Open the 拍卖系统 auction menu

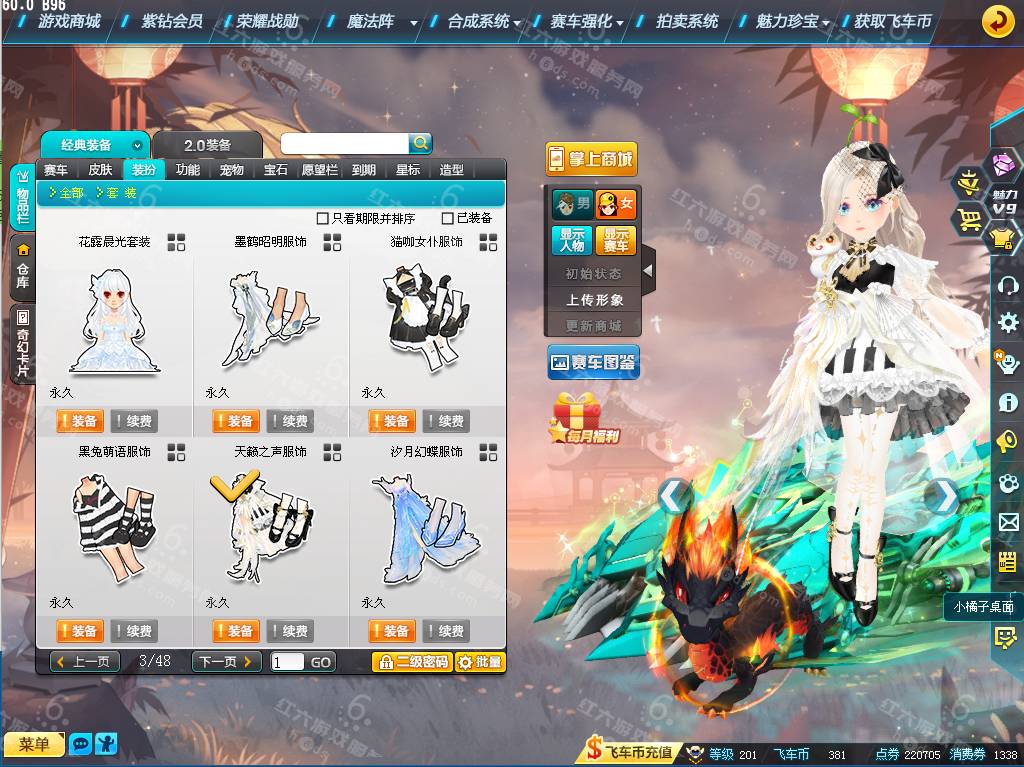tap(687, 21)
